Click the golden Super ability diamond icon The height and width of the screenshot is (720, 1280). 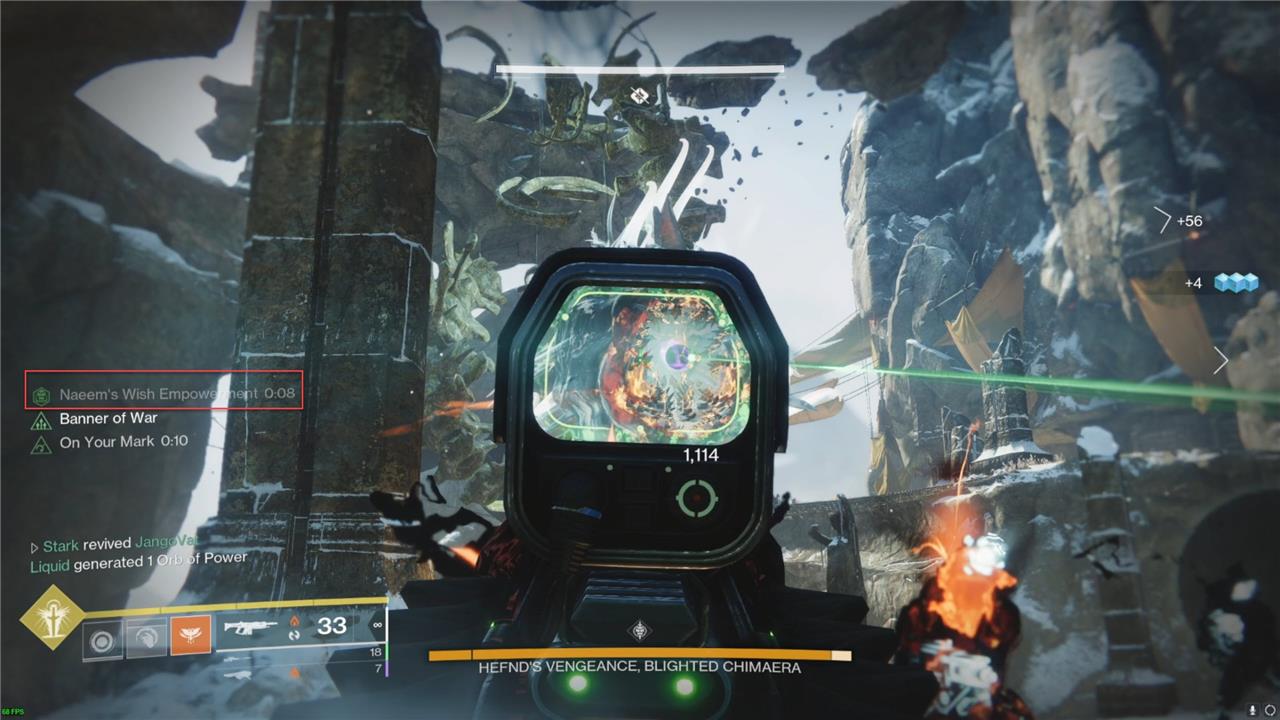coord(50,617)
